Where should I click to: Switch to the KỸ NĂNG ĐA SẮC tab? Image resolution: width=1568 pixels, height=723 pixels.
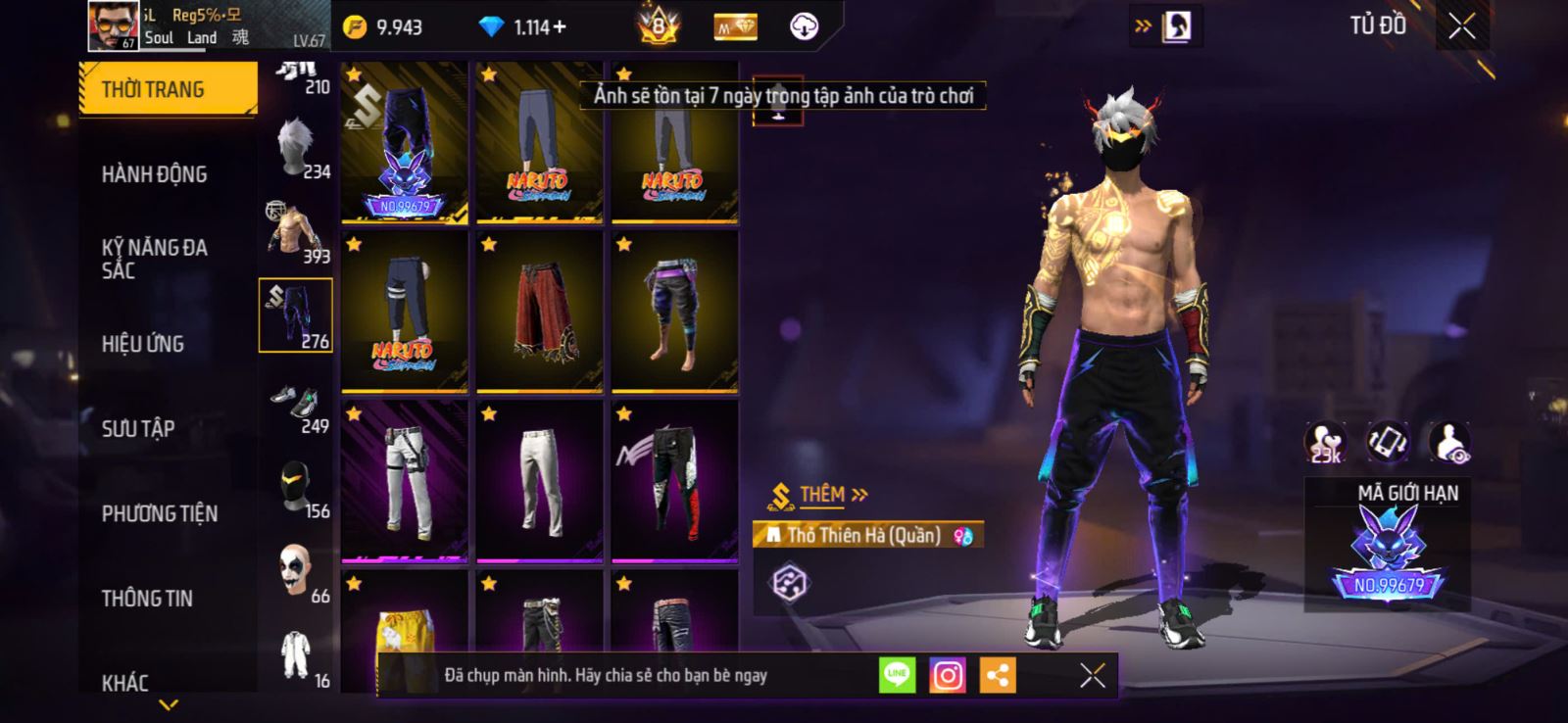pyautogui.click(x=155, y=259)
